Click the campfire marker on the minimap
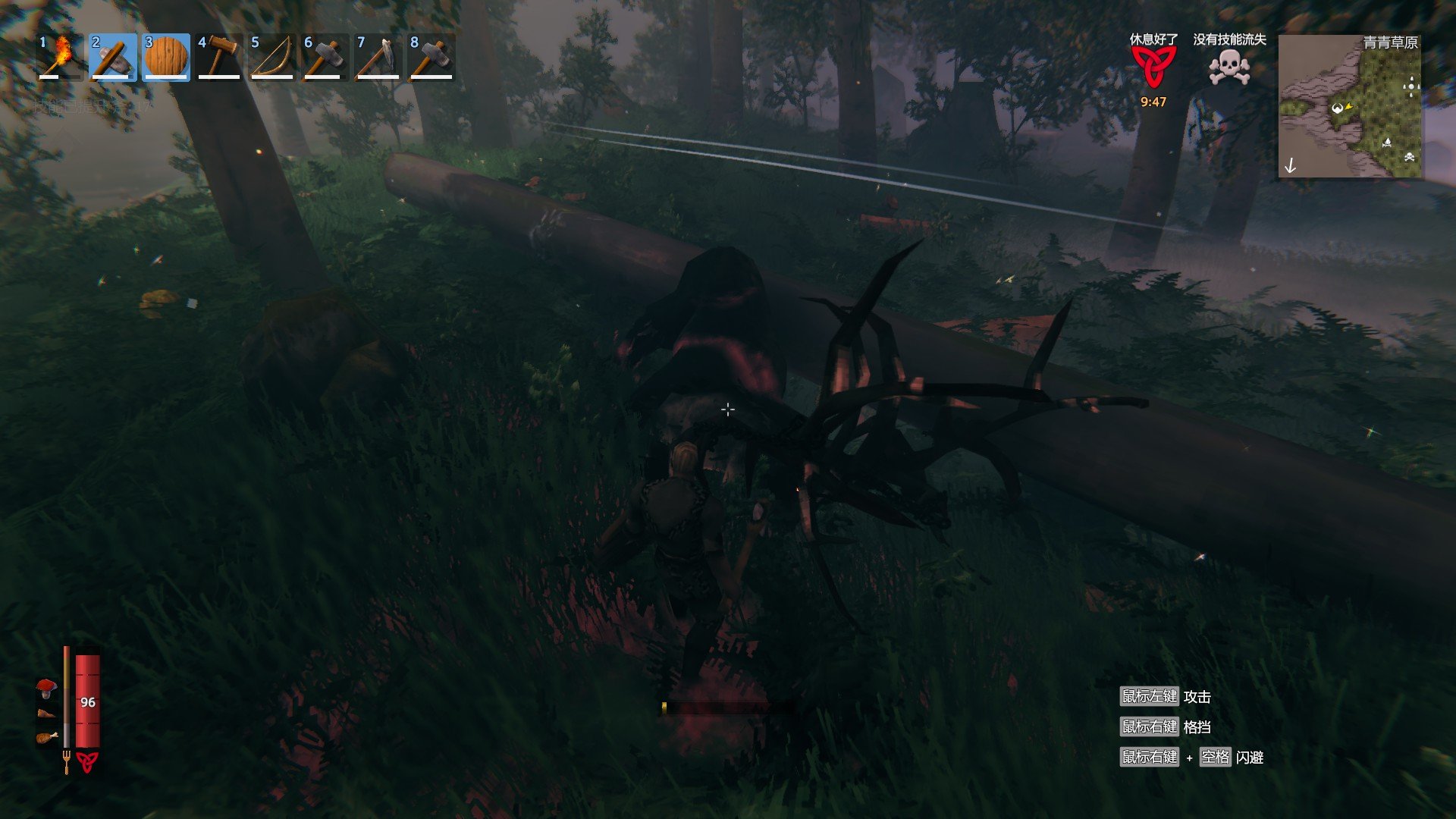 (1387, 142)
